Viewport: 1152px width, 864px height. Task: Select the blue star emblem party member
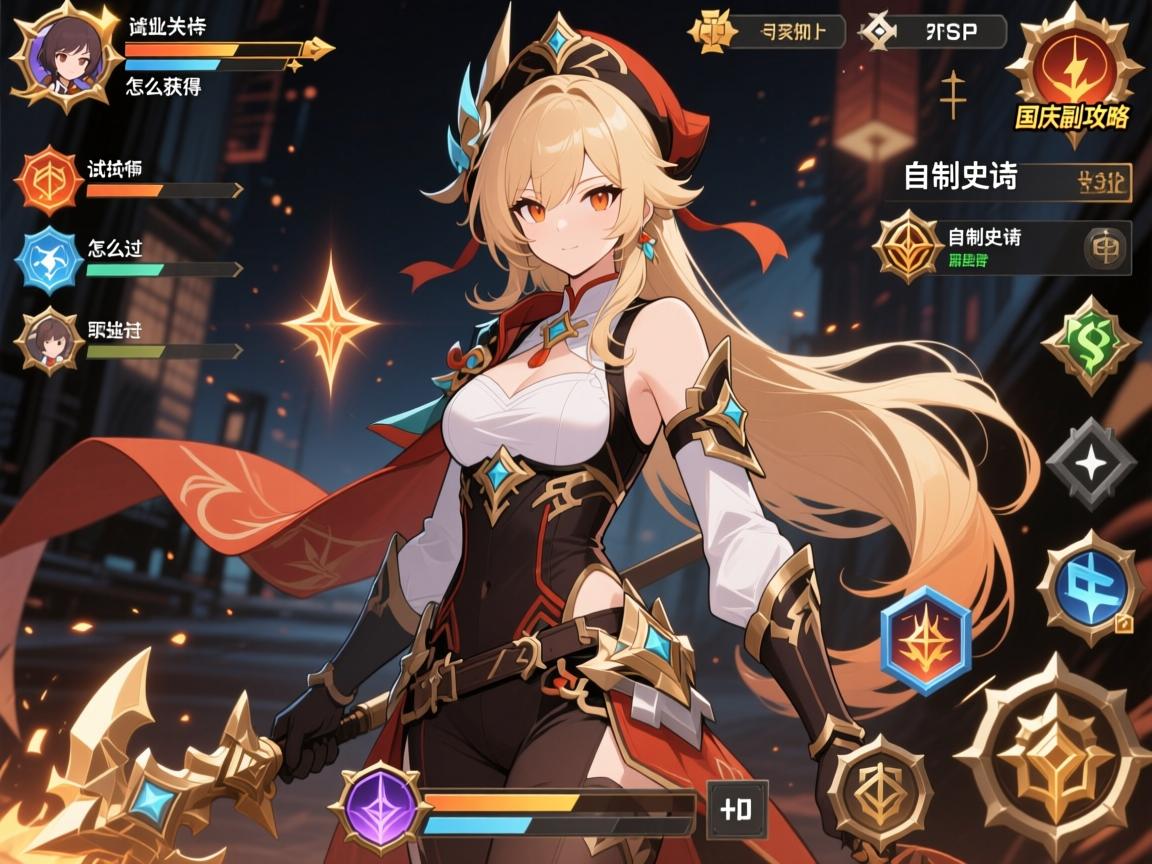coord(48,261)
